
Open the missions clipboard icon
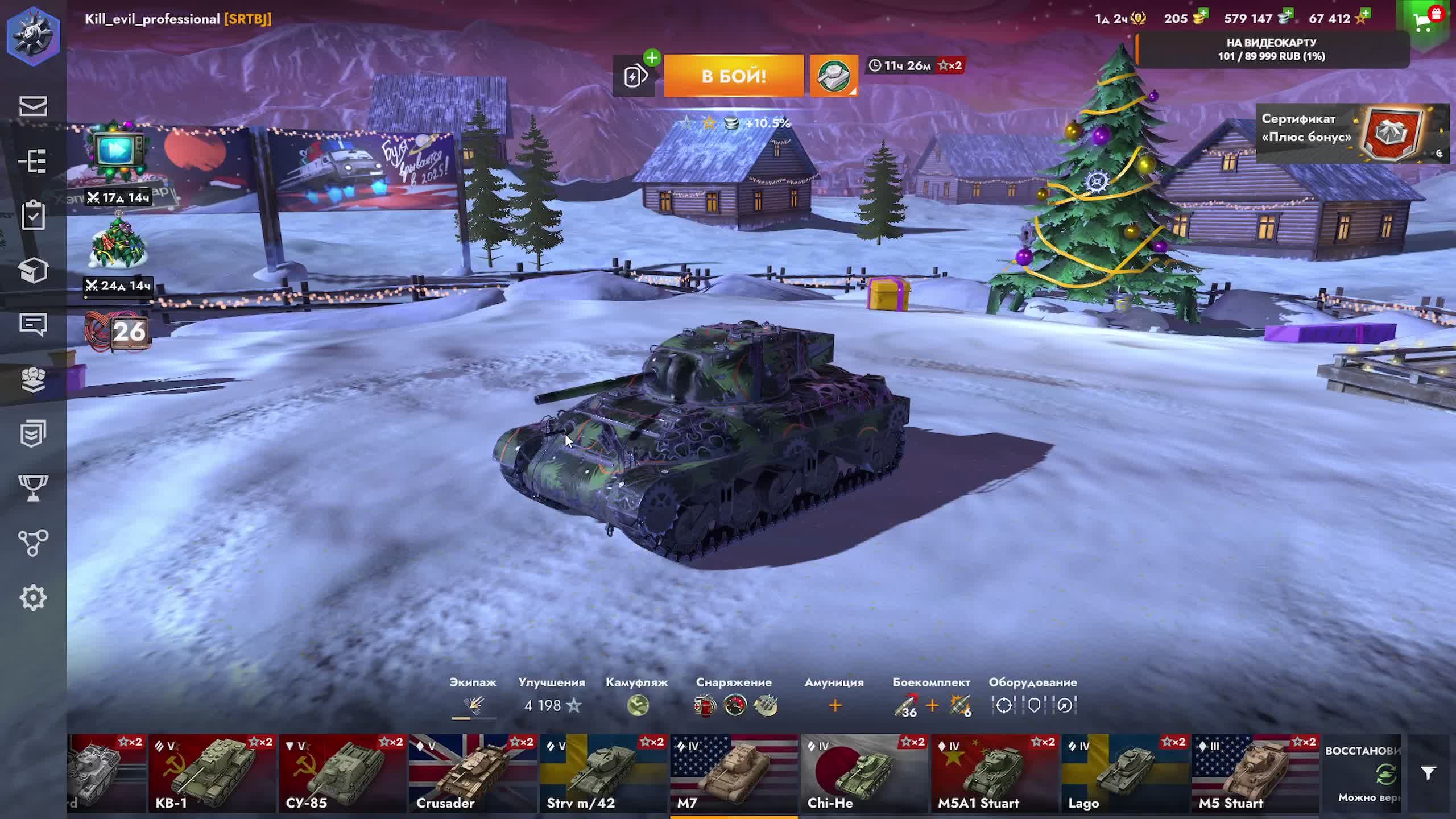pos(33,216)
